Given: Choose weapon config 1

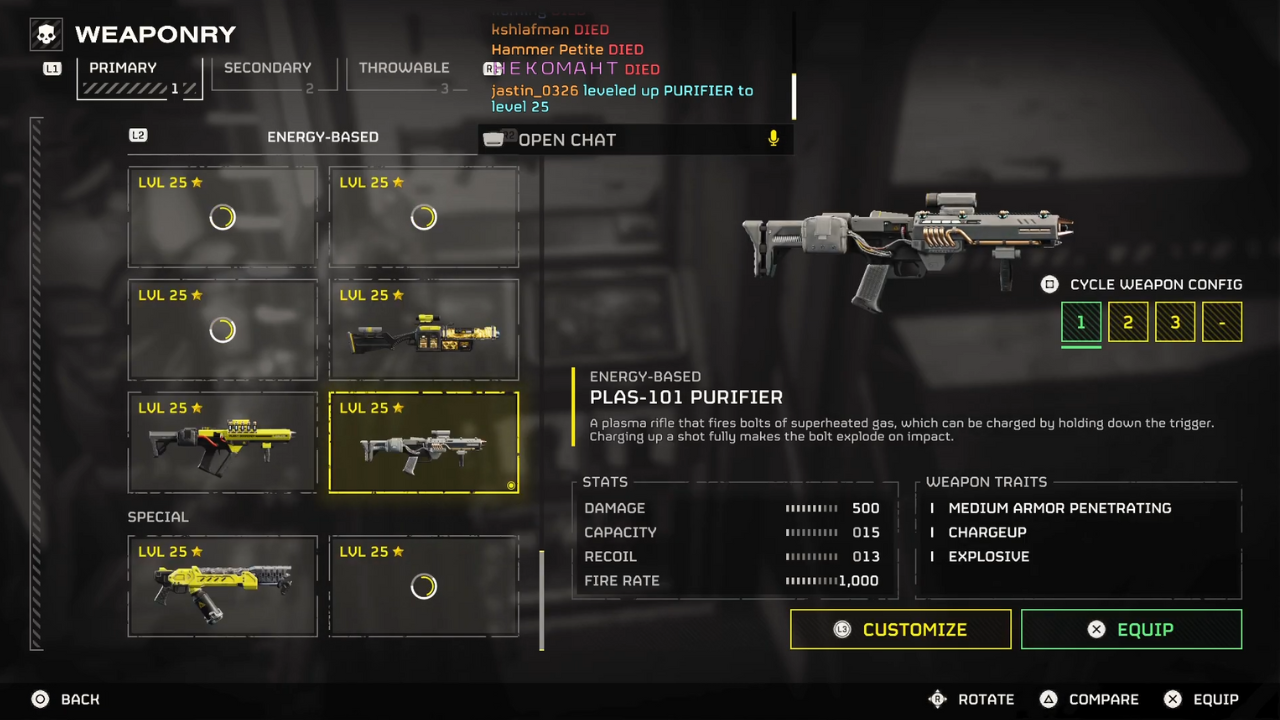Looking at the screenshot, I should coord(1081,323).
